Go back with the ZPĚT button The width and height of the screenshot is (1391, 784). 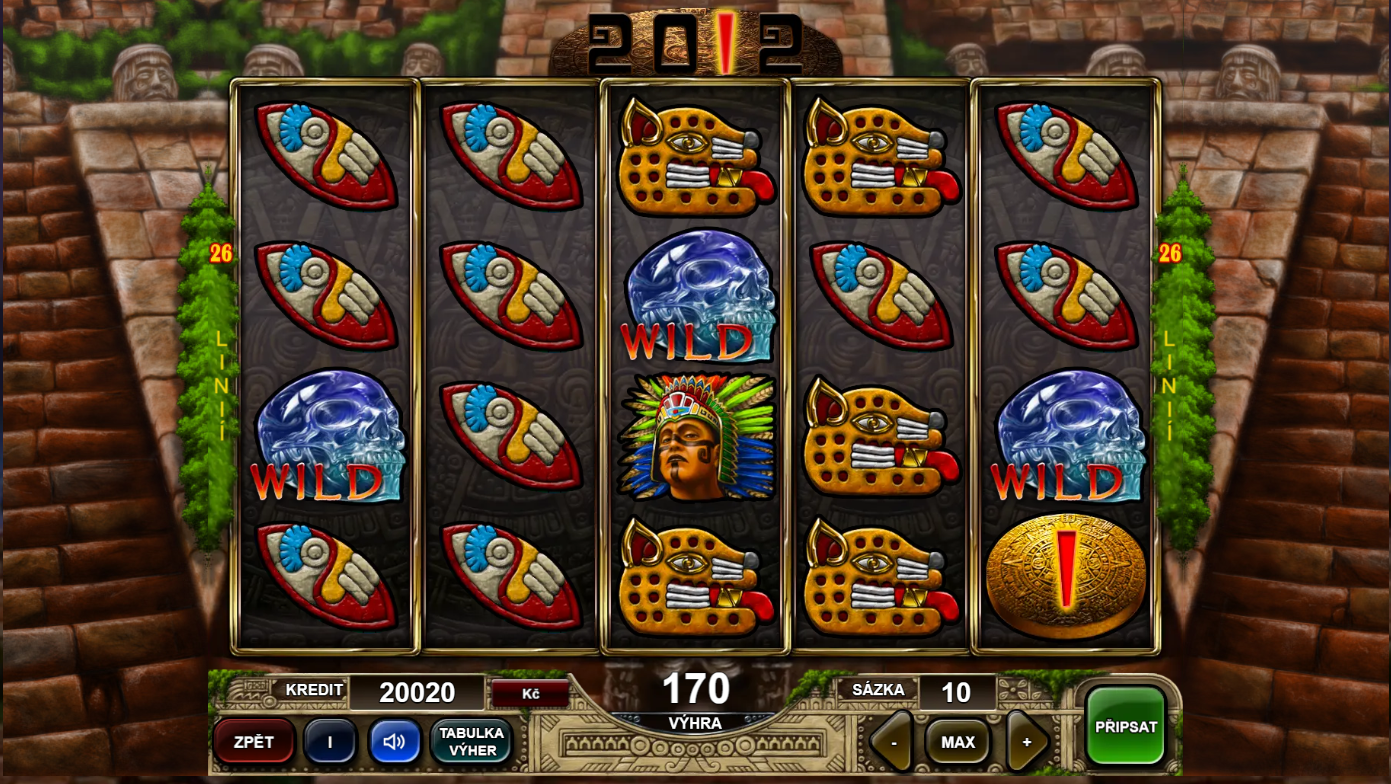click(254, 742)
